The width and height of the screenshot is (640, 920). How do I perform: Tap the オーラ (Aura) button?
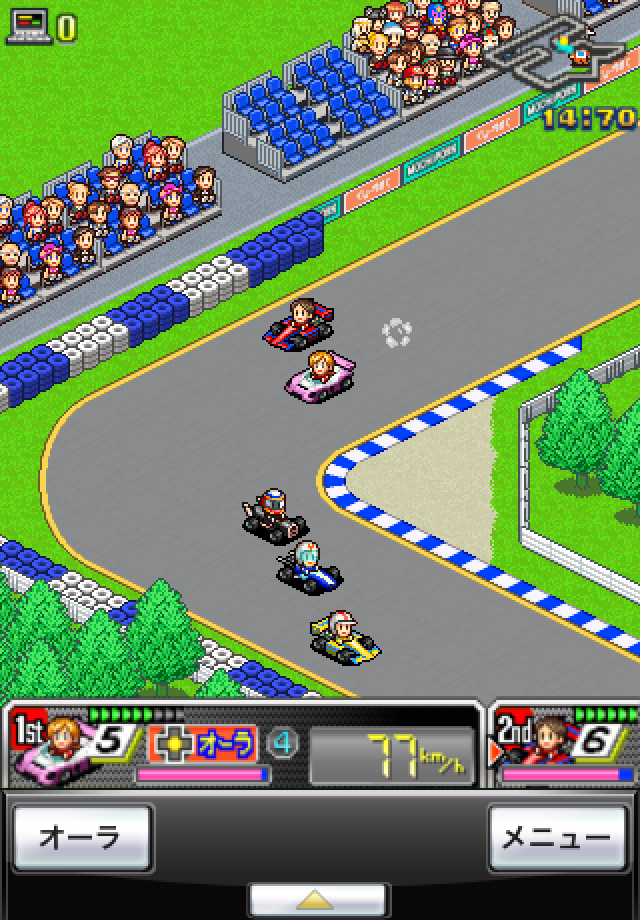(x=80, y=838)
